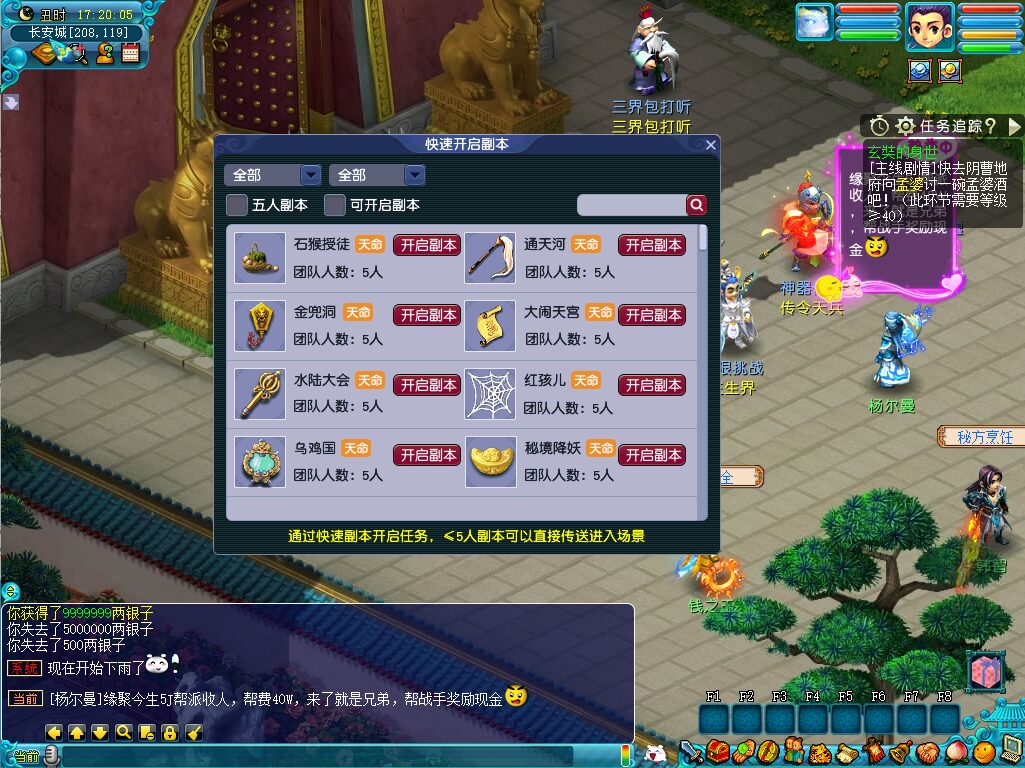Open the 秘方烹饪 side button
This screenshot has width=1025, height=768.
click(981, 437)
